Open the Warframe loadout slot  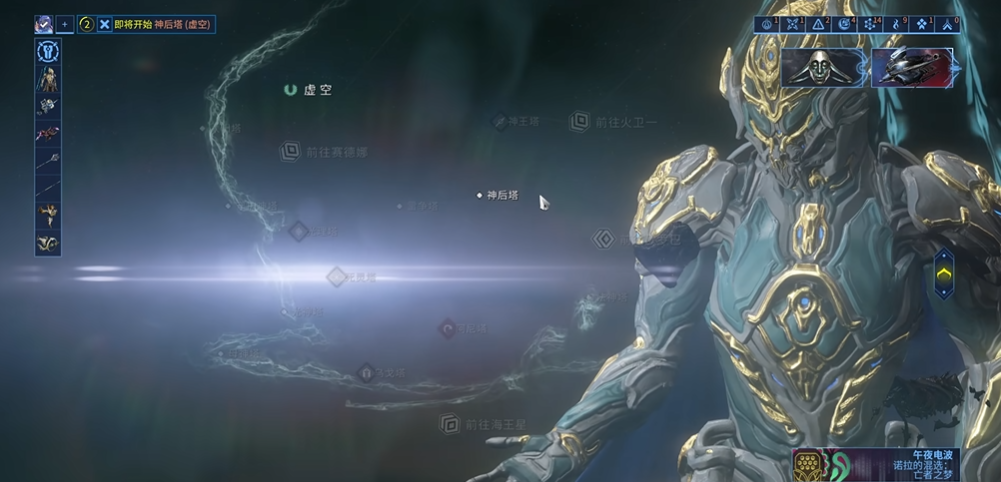coord(48,79)
